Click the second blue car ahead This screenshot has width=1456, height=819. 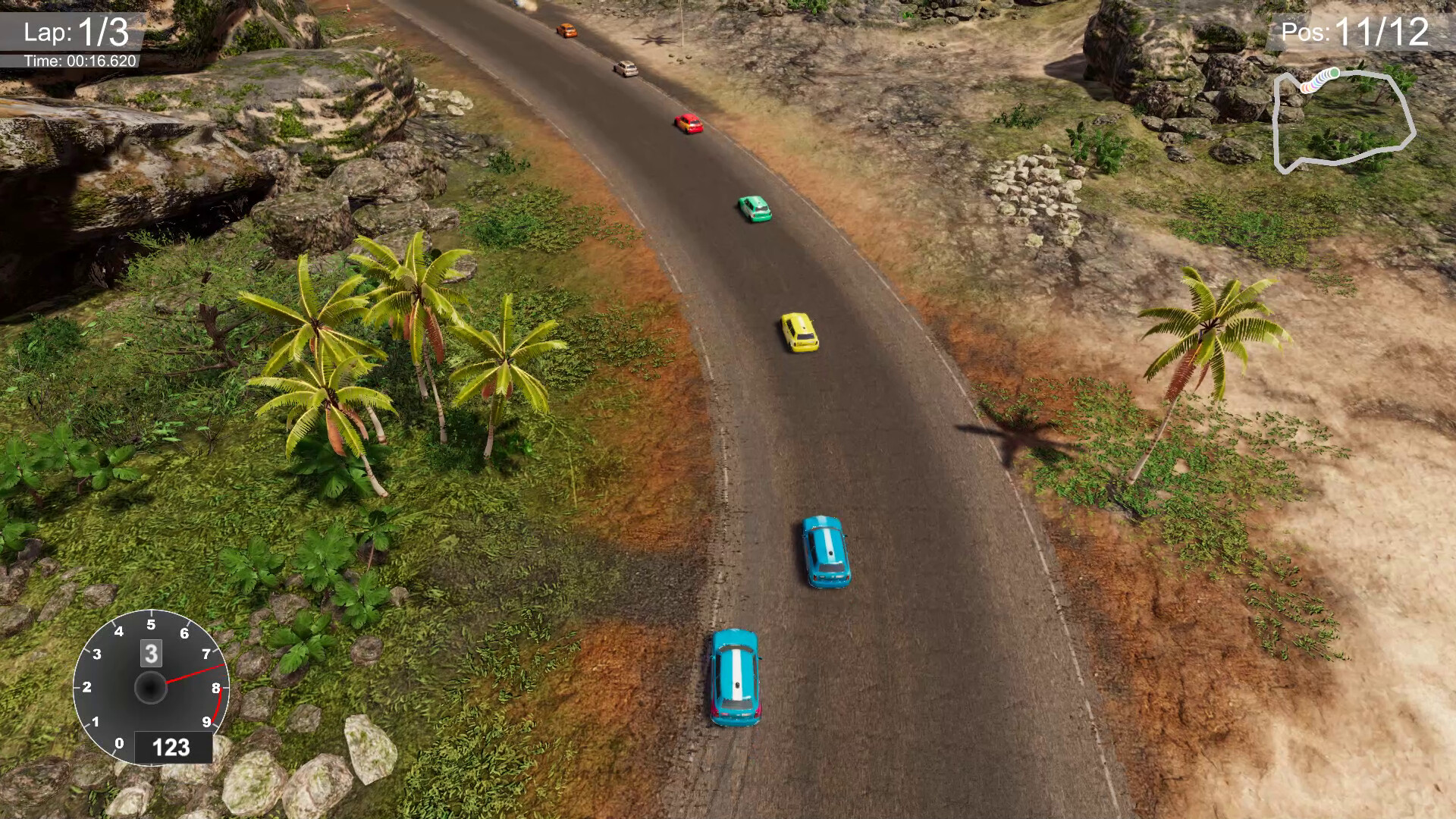point(827,550)
